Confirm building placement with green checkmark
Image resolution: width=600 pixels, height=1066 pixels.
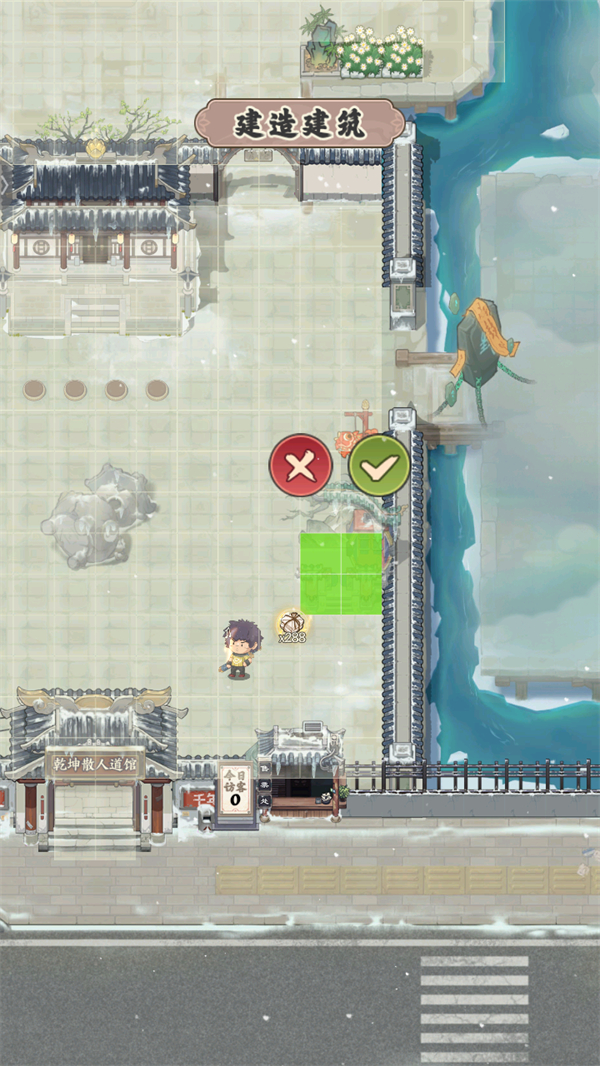[379, 465]
